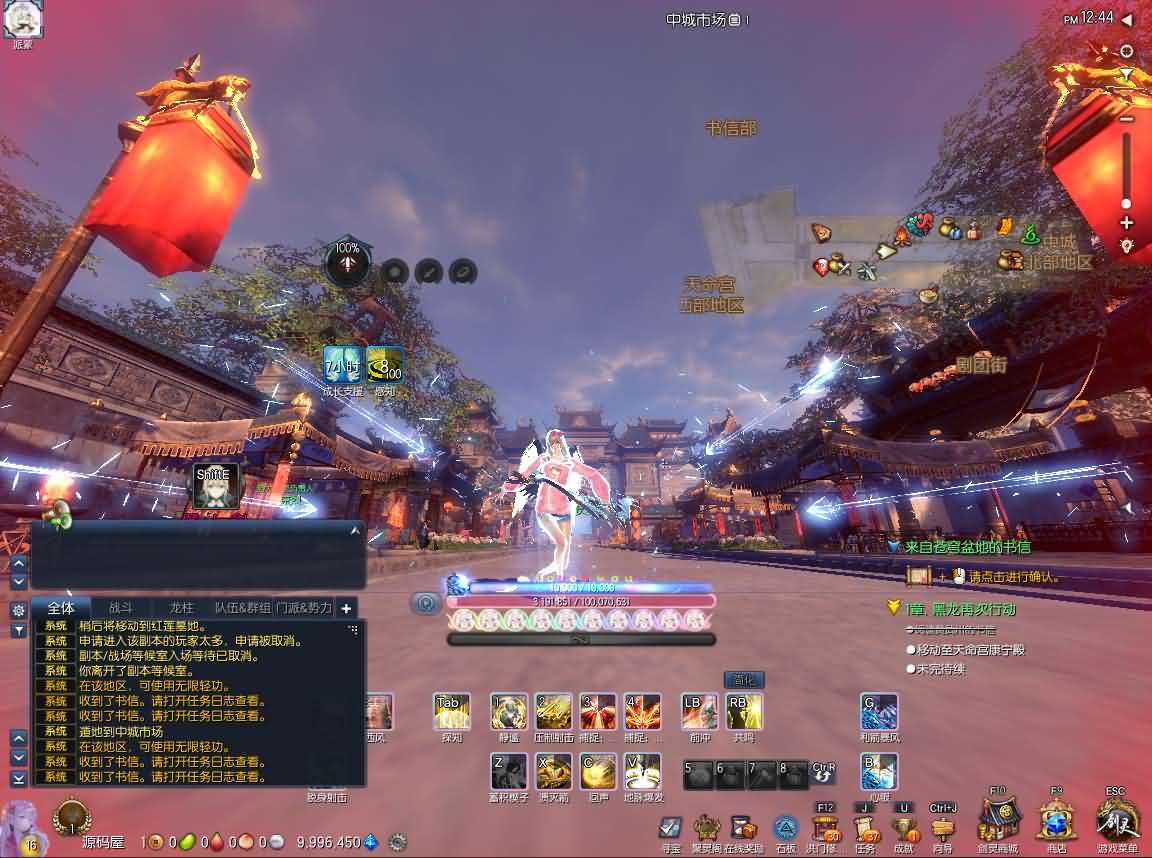Screen dimensions: 1152x858
Task: Open the 在线奖励 online rewards icon
Action: click(x=743, y=828)
